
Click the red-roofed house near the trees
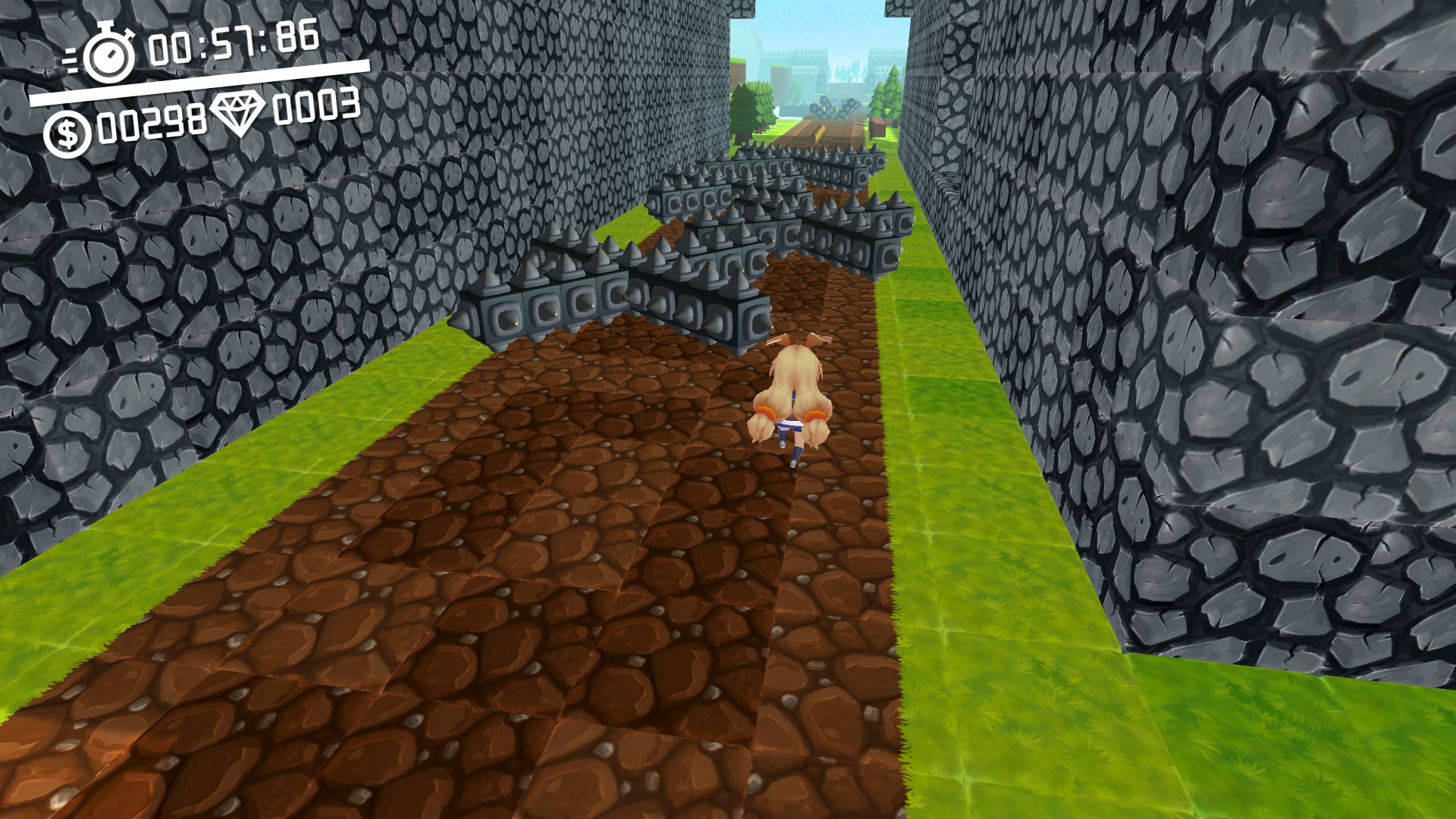pyautogui.click(x=877, y=127)
